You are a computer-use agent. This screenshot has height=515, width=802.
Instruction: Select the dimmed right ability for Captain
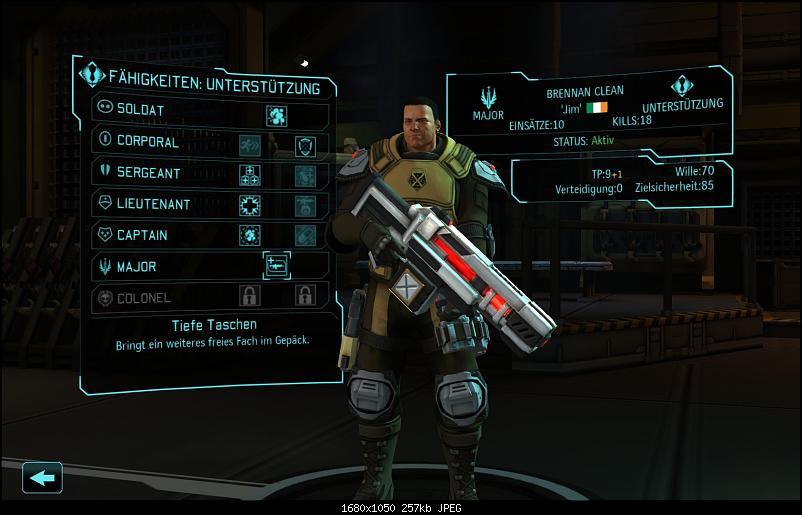coord(305,236)
